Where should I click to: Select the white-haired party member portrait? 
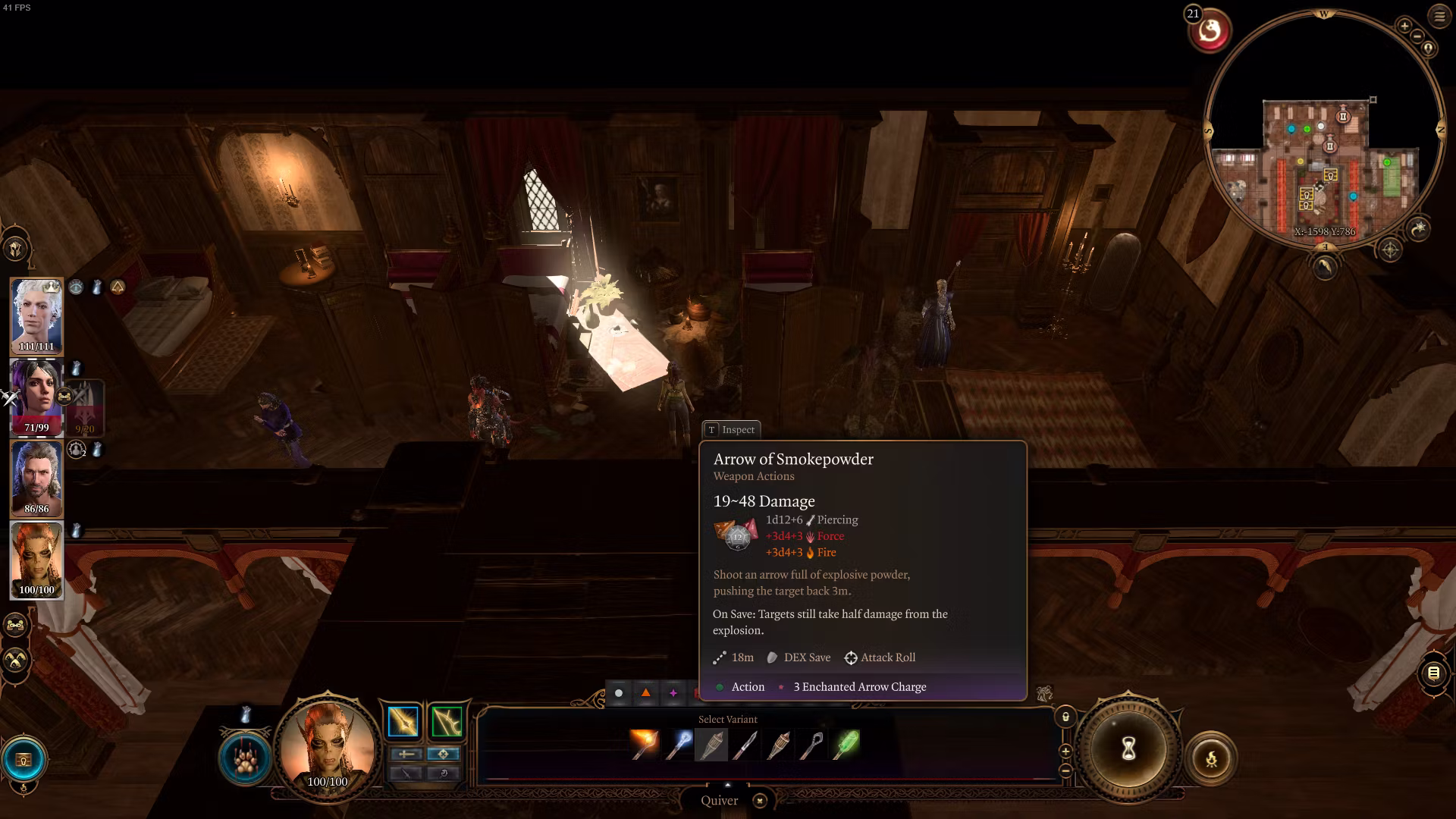pos(36,315)
